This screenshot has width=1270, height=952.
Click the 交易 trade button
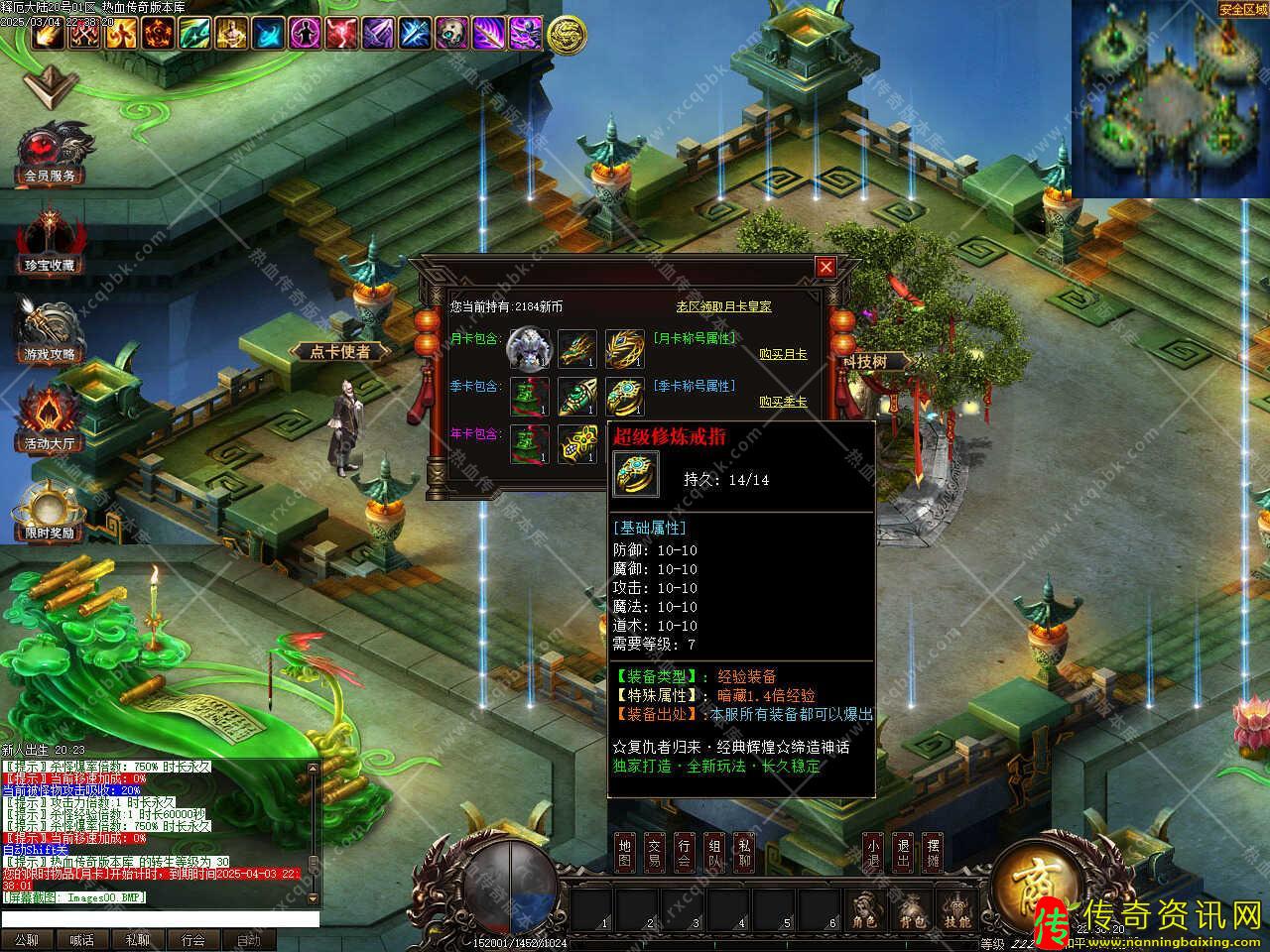coord(654,853)
